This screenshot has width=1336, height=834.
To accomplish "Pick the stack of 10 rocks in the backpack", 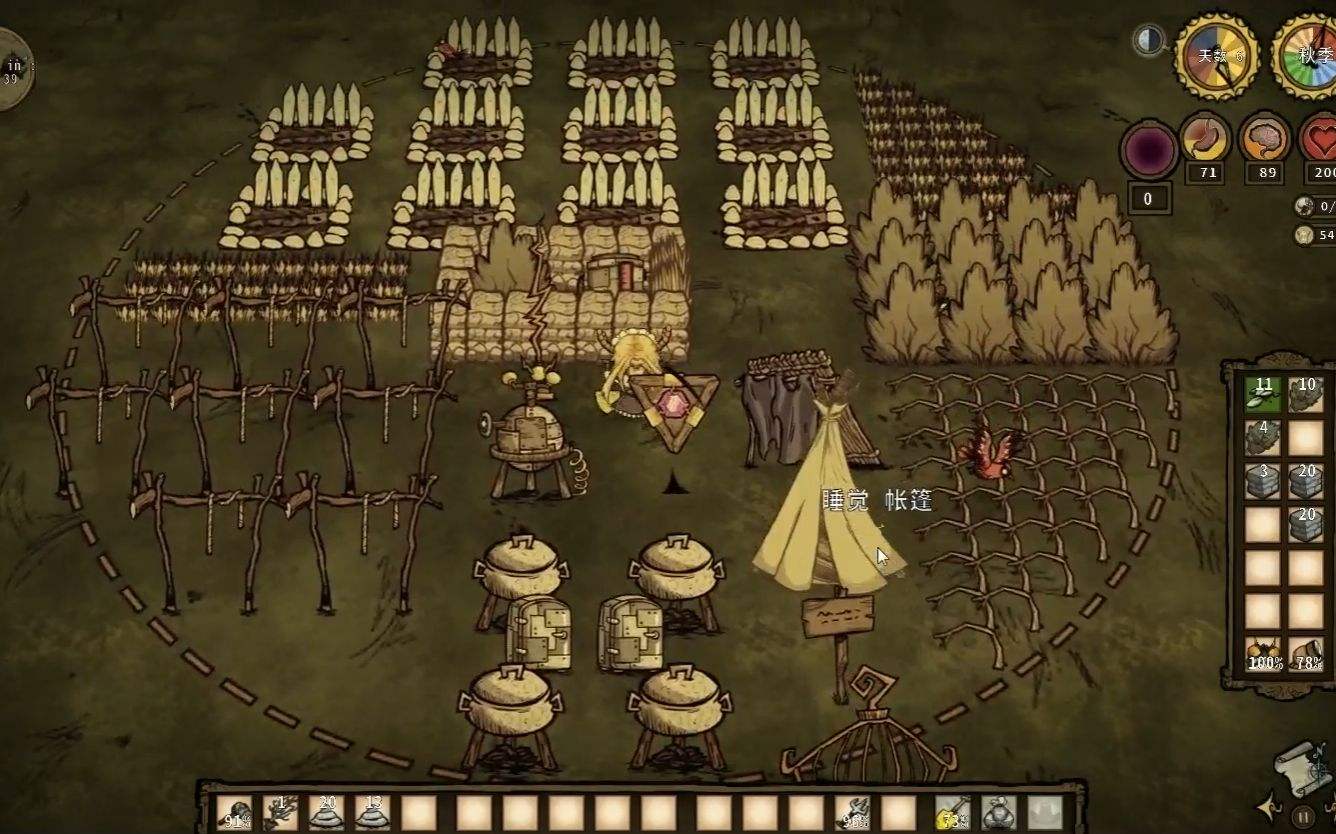I will point(1306,394).
